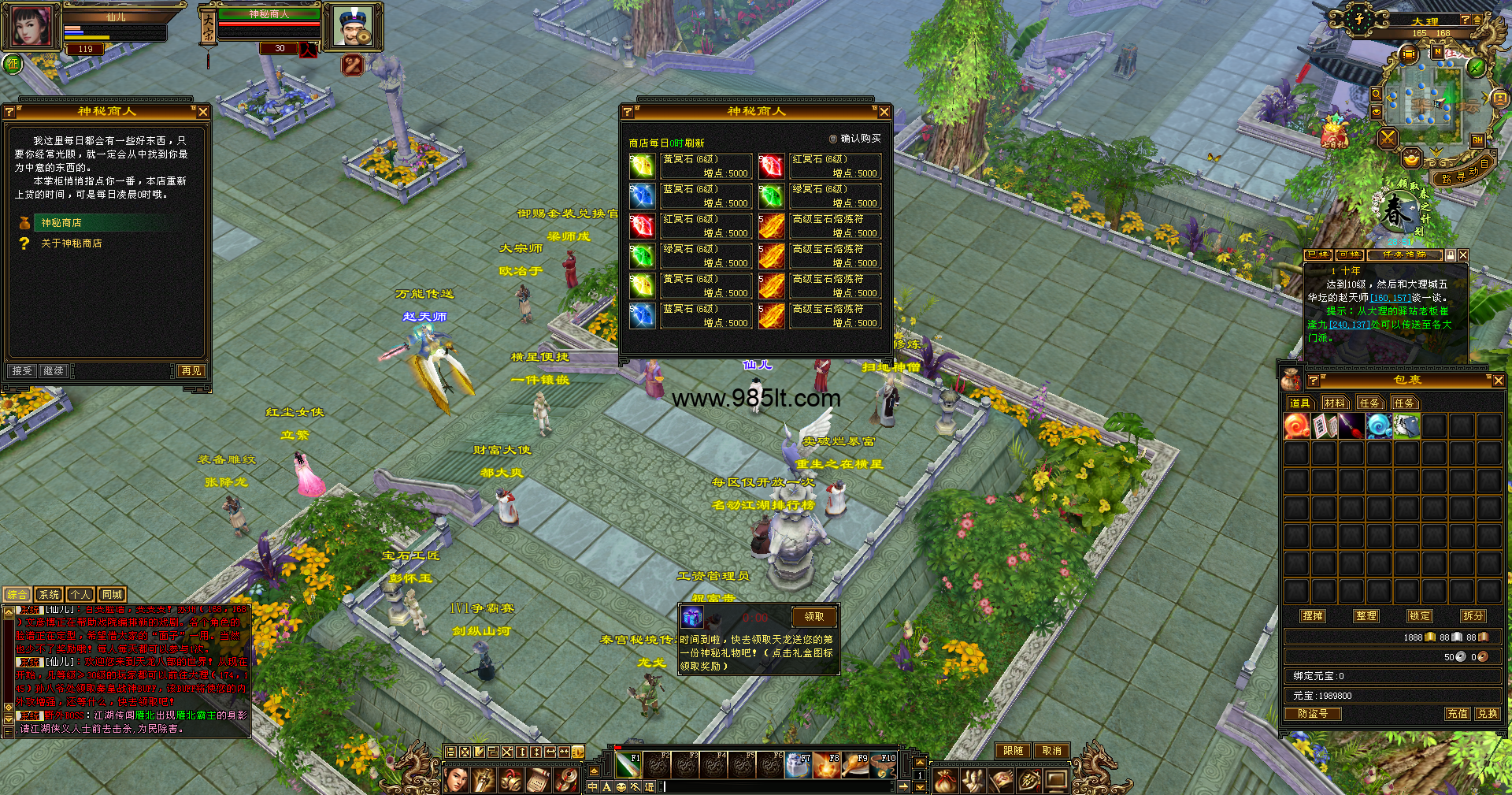This screenshot has height=795, width=1512.
Task: Switch chat to the 系统 tab
Action: 49,595
